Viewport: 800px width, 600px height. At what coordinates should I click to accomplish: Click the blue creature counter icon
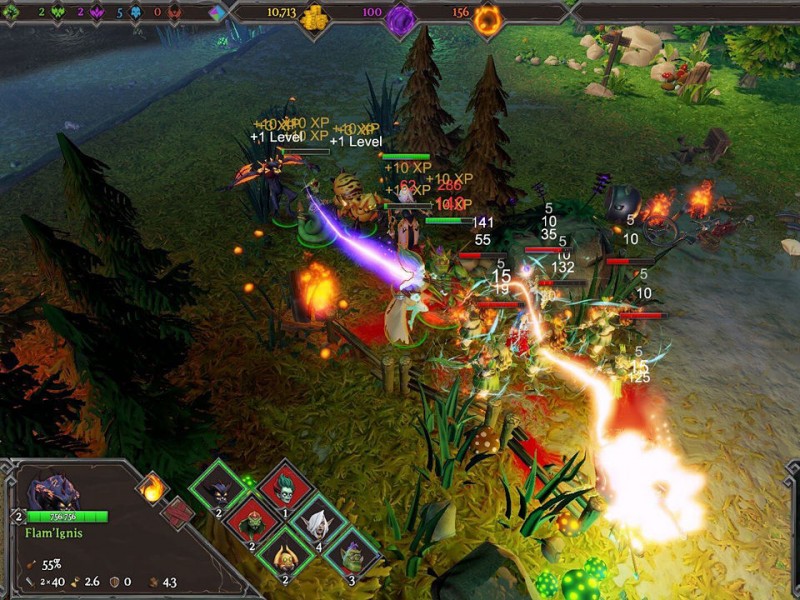[135, 13]
